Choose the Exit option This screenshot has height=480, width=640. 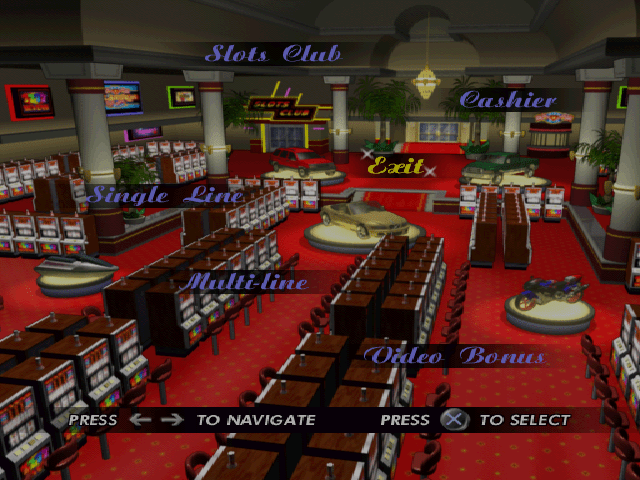[x=395, y=166]
